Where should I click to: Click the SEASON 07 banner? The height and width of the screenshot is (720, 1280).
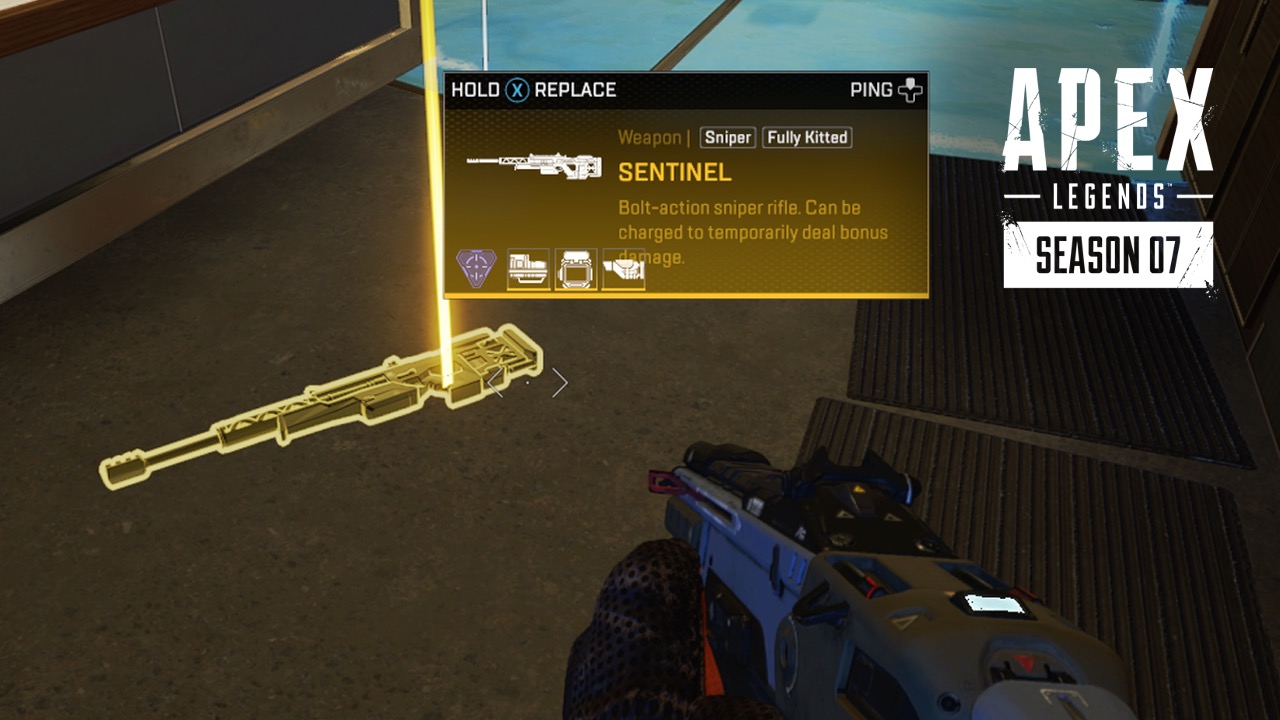coord(1110,255)
